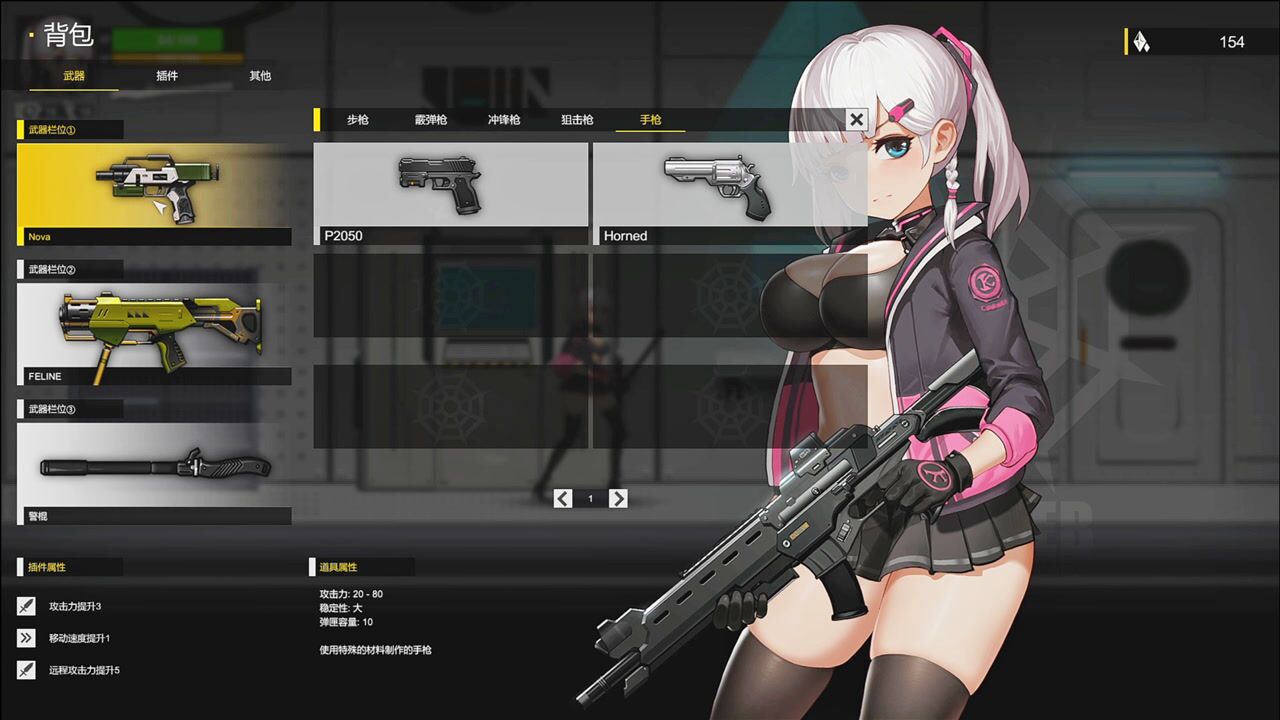Go to the next weapon page

[618, 498]
